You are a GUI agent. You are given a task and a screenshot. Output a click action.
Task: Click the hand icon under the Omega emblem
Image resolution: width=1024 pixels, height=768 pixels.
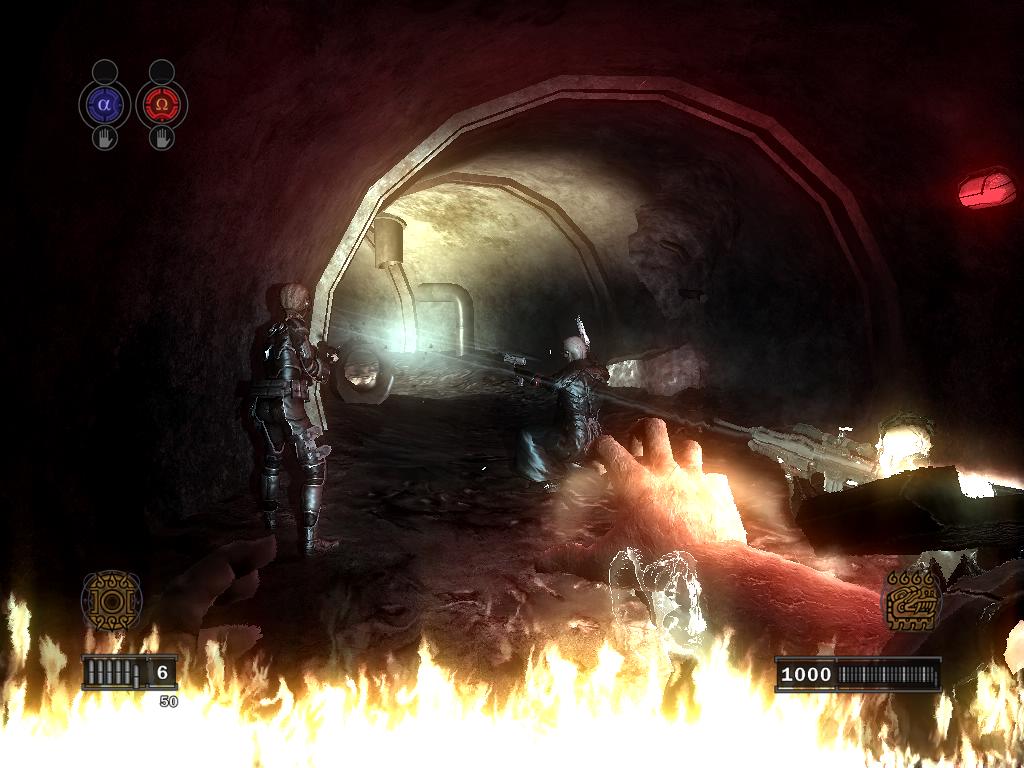(162, 138)
